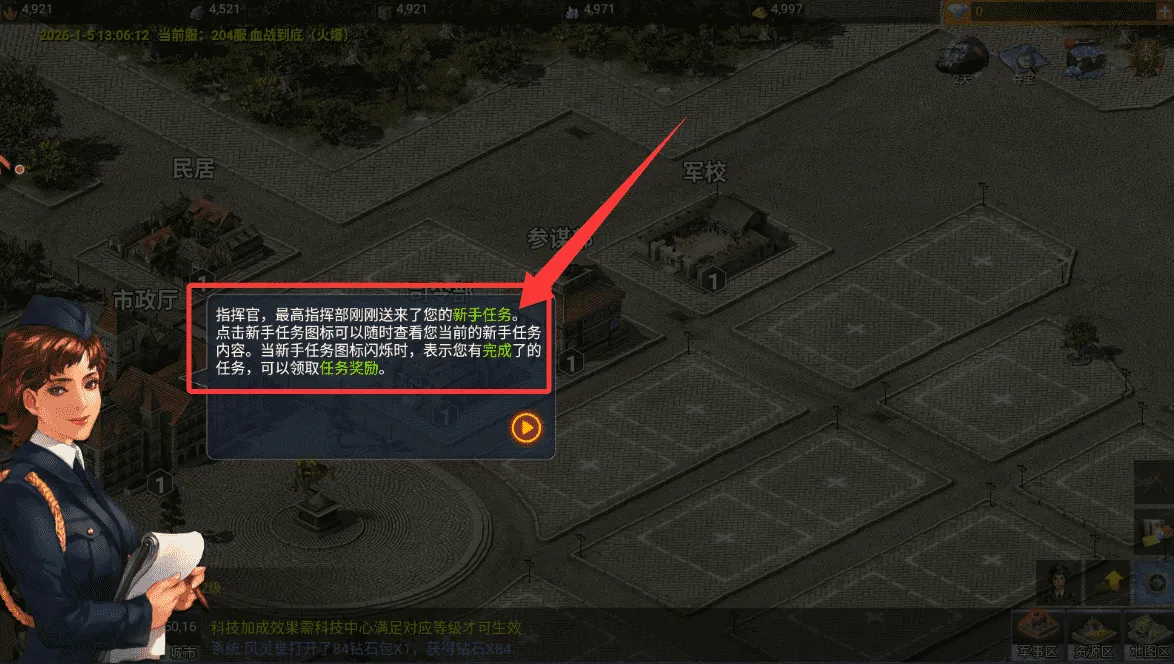Click the yellow up-arrow upgrade icon
Viewport: 1174px width, 664px height.
pos(1110,580)
